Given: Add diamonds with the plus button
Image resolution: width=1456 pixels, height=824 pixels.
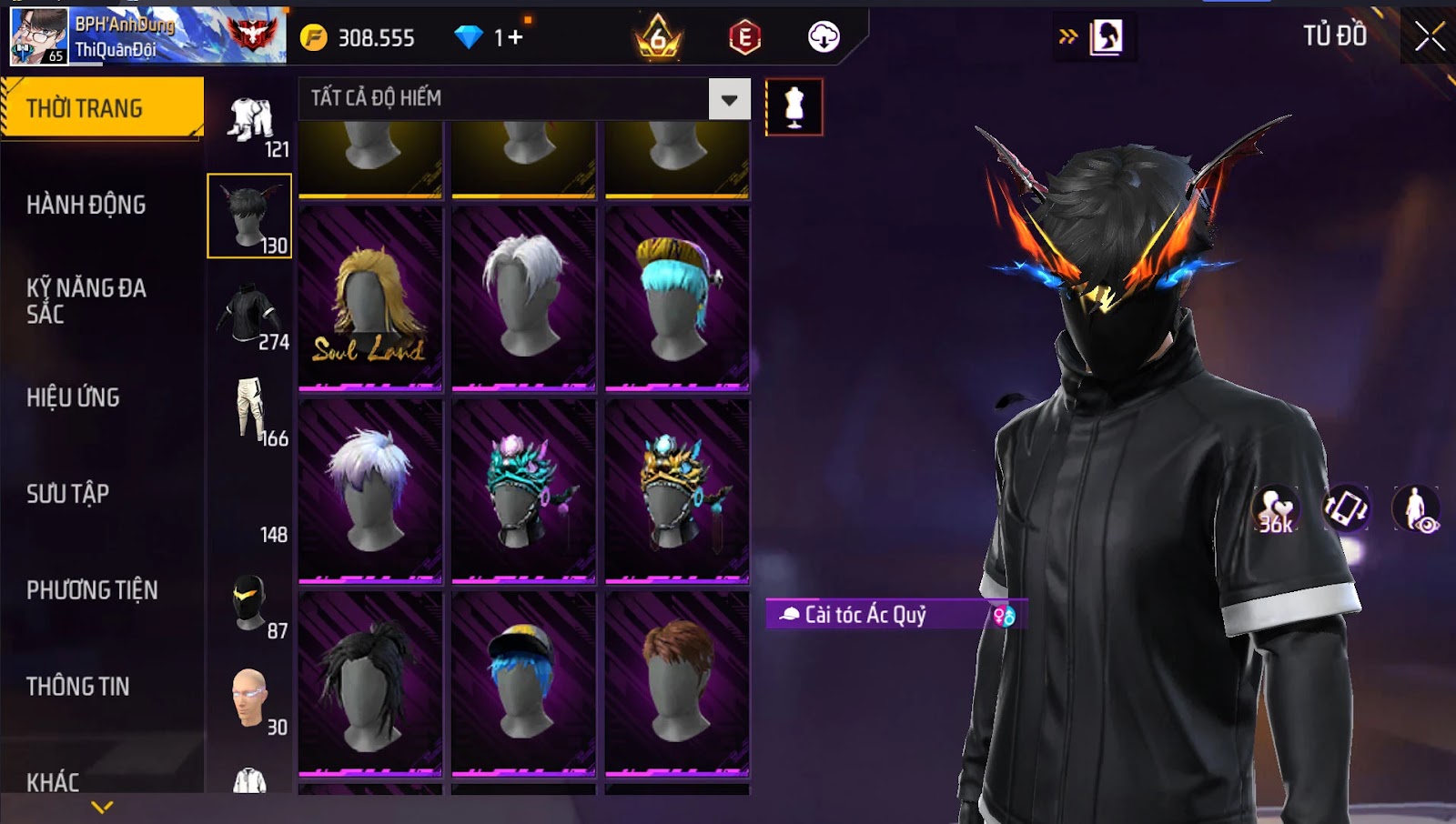Looking at the screenshot, I should (515, 37).
